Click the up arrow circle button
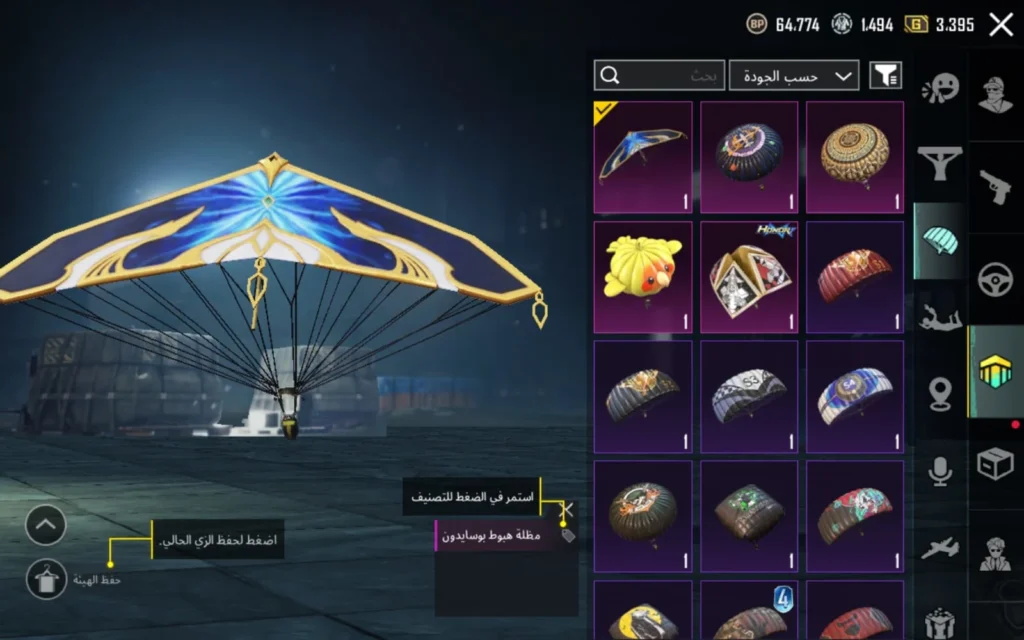The image size is (1024, 640). point(46,525)
